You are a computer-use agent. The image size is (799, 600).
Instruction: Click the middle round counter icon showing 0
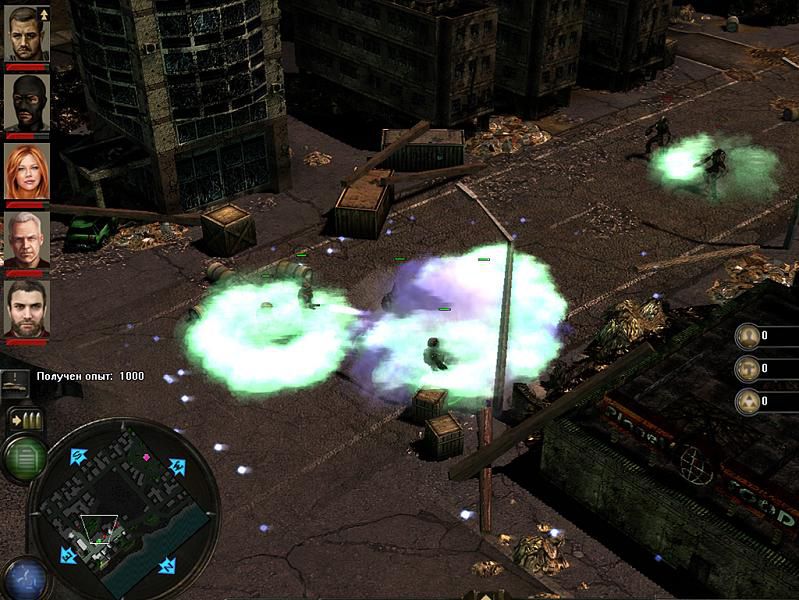point(746,369)
